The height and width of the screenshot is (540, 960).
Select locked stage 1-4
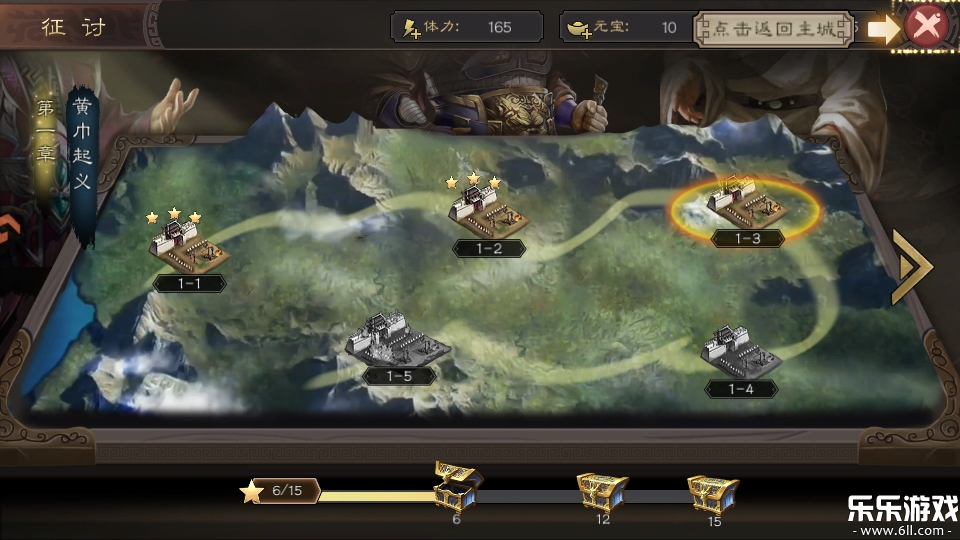(742, 353)
